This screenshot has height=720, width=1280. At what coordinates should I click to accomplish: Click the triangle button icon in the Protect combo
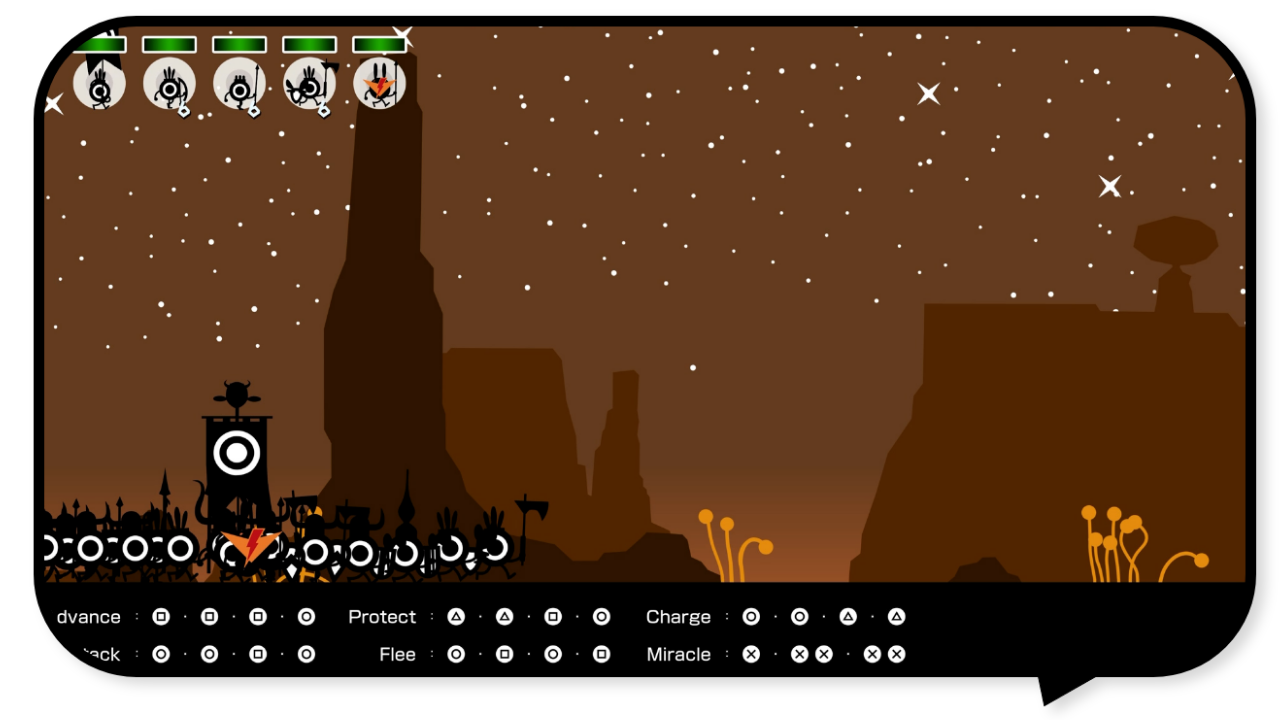(x=456, y=616)
